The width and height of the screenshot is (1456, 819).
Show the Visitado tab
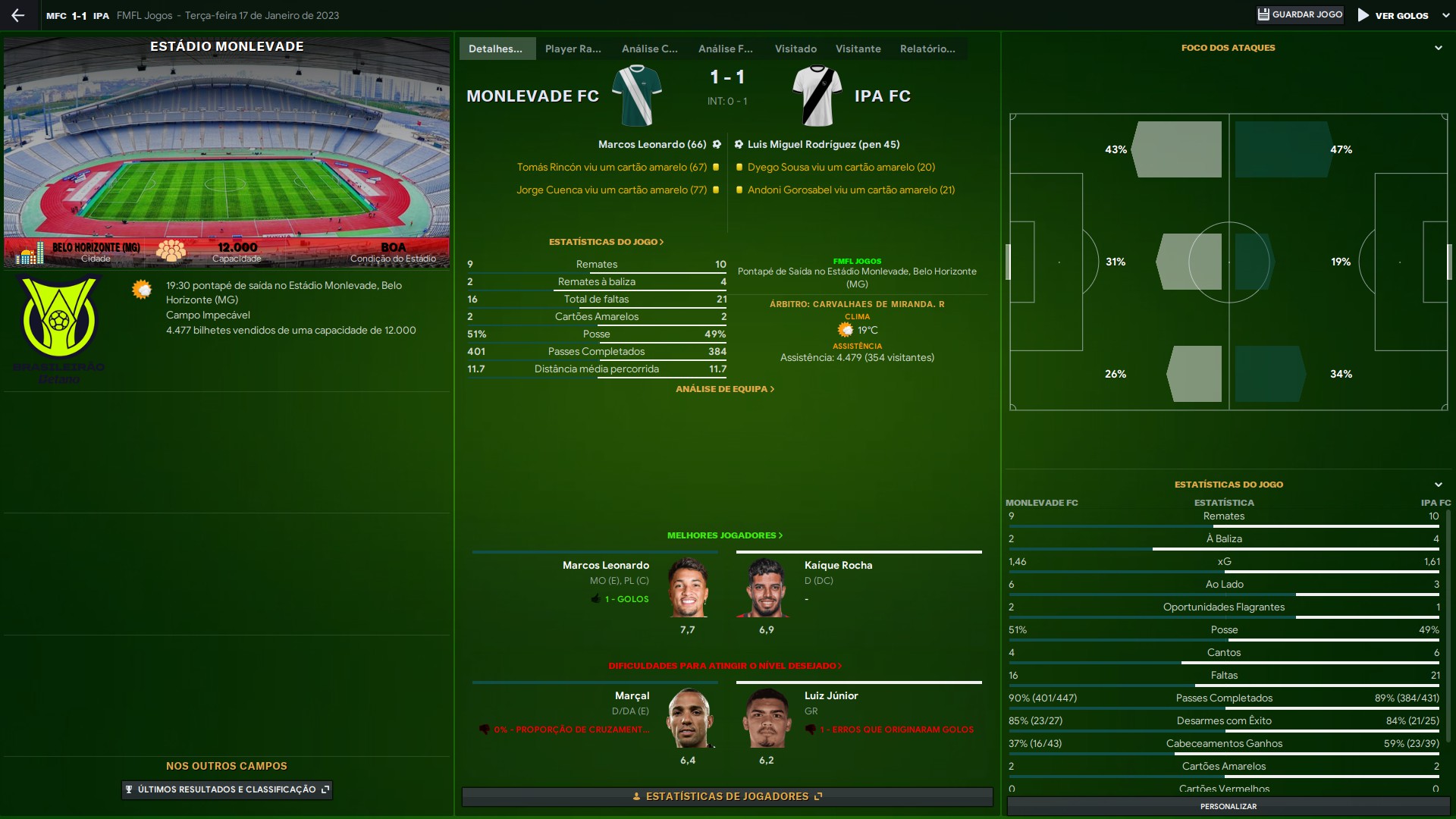[x=795, y=49]
